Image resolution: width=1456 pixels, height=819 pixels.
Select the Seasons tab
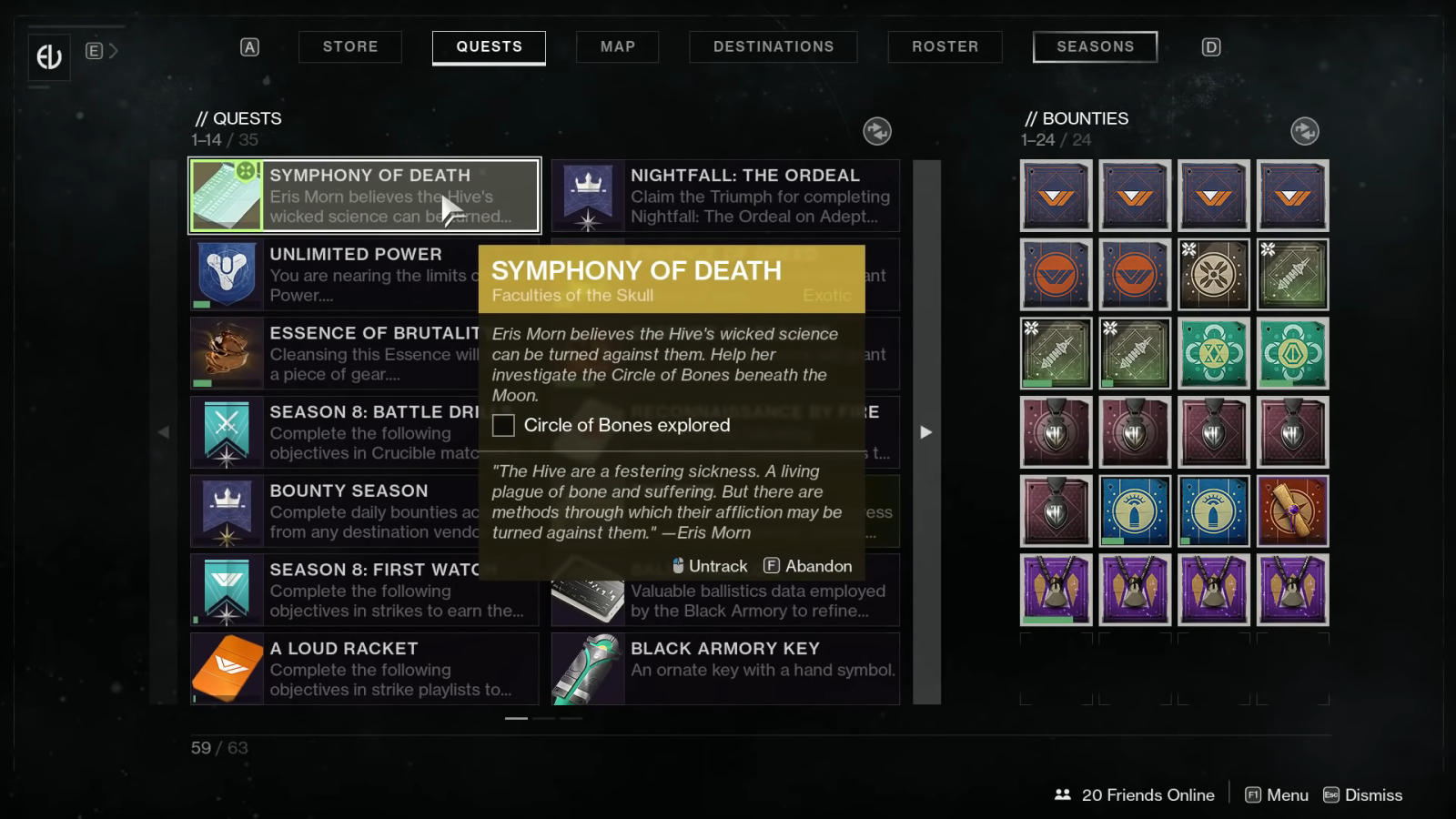(1095, 46)
